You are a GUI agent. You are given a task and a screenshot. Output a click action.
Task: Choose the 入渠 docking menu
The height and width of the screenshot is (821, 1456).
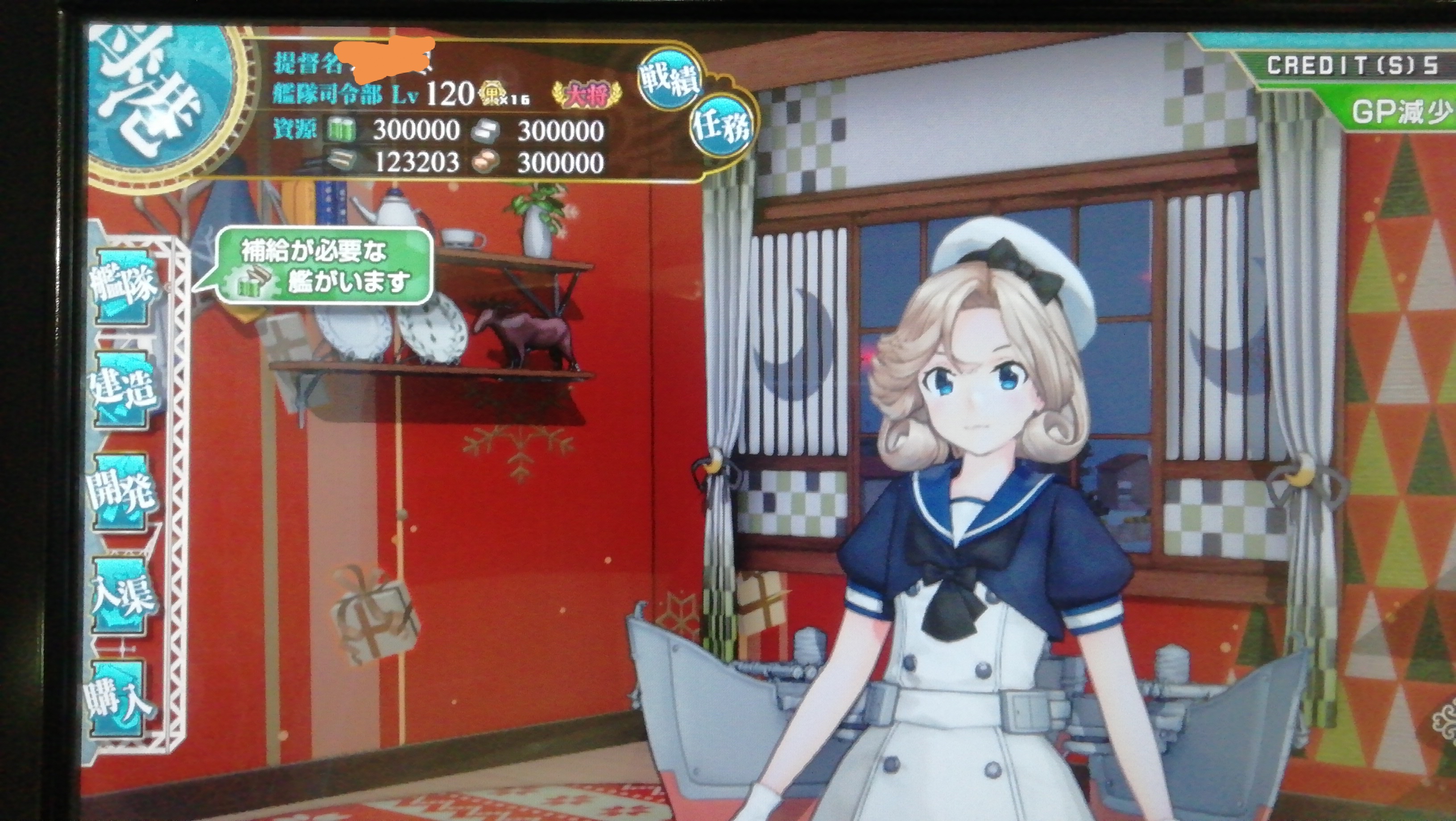[x=121, y=596]
